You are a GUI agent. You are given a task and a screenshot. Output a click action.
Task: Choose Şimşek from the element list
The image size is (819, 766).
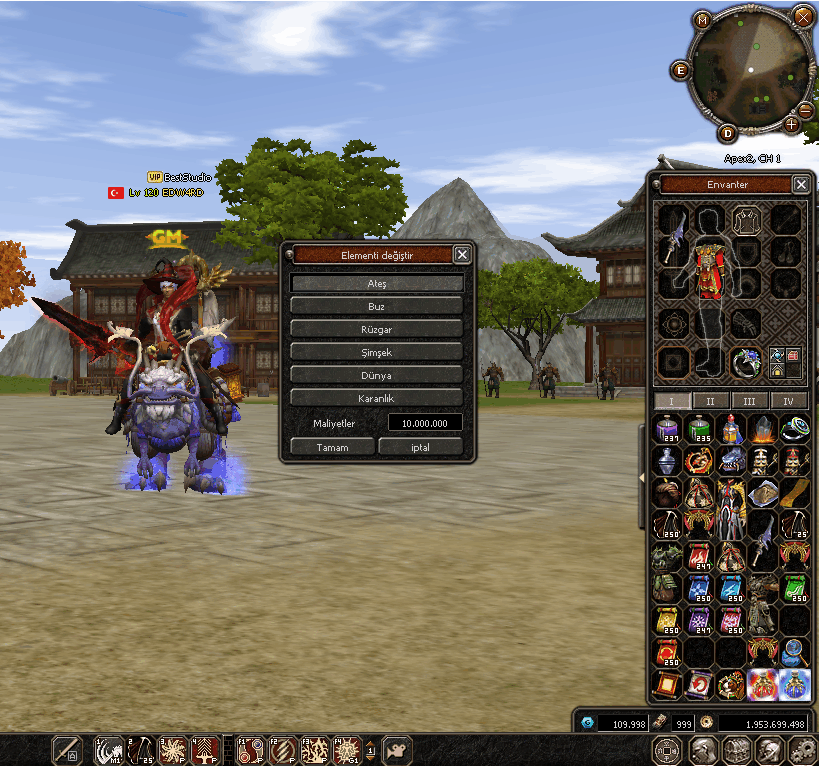[377, 352]
